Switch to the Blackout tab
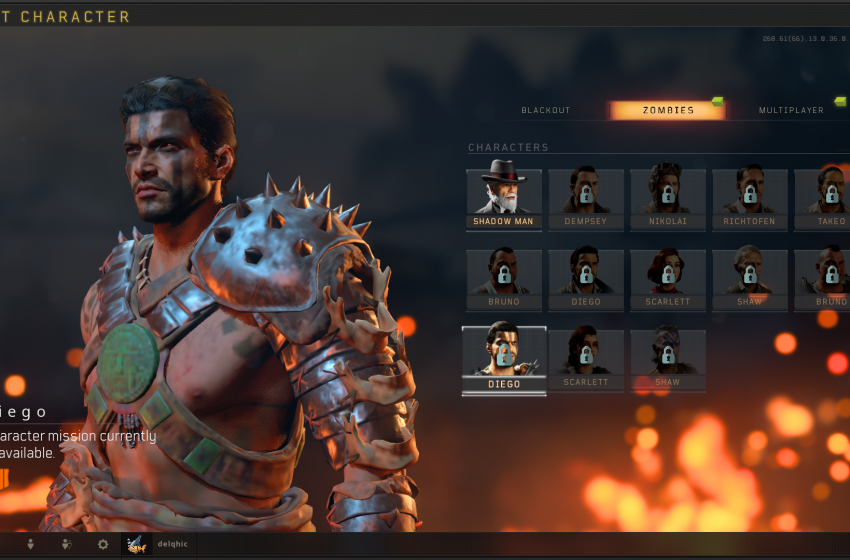This screenshot has width=850, height=560. tap(545, 110)
